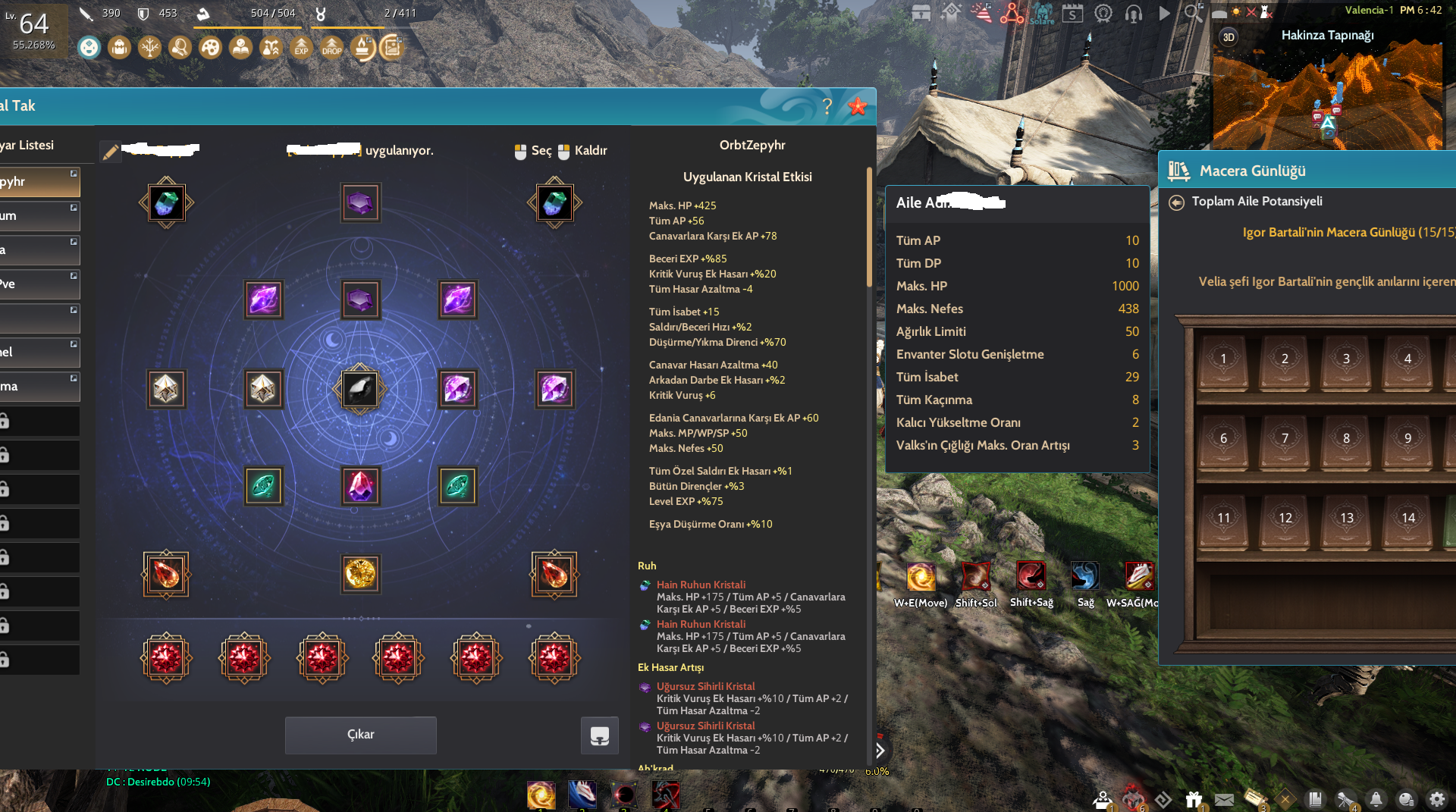Click the magnifying glass search icon
This screenshot has height=812, width=1456.
(1193, 13)
